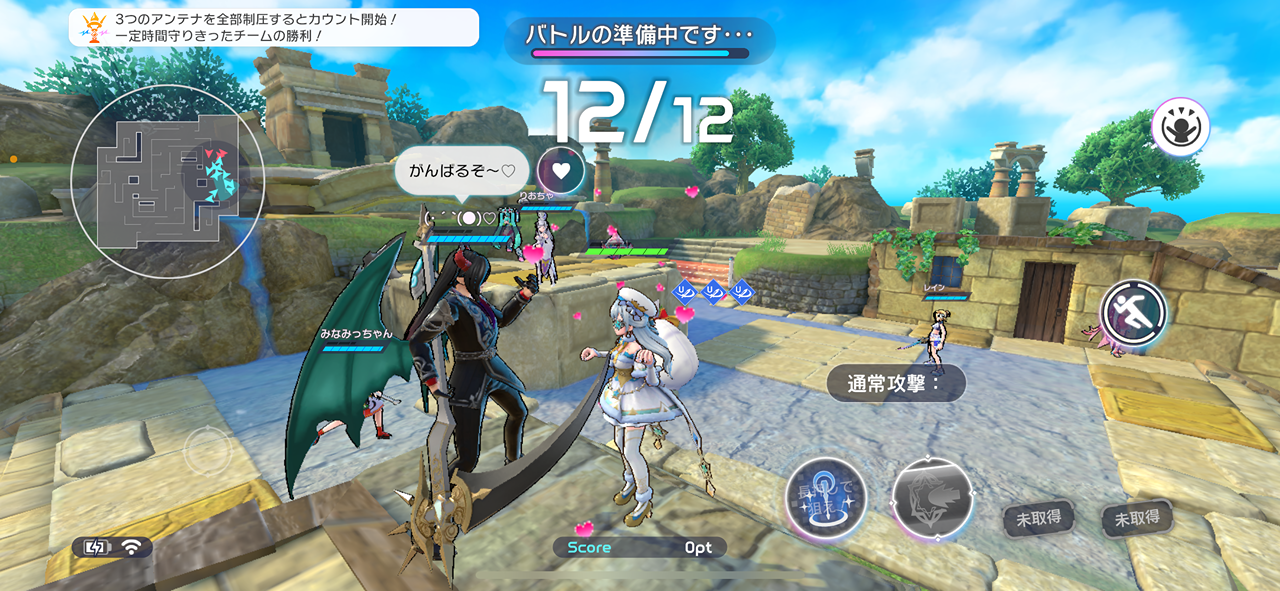Tap the 通常攻撃 normal attack label
The image size is (1280, 591).
click(x=896, y=383)
